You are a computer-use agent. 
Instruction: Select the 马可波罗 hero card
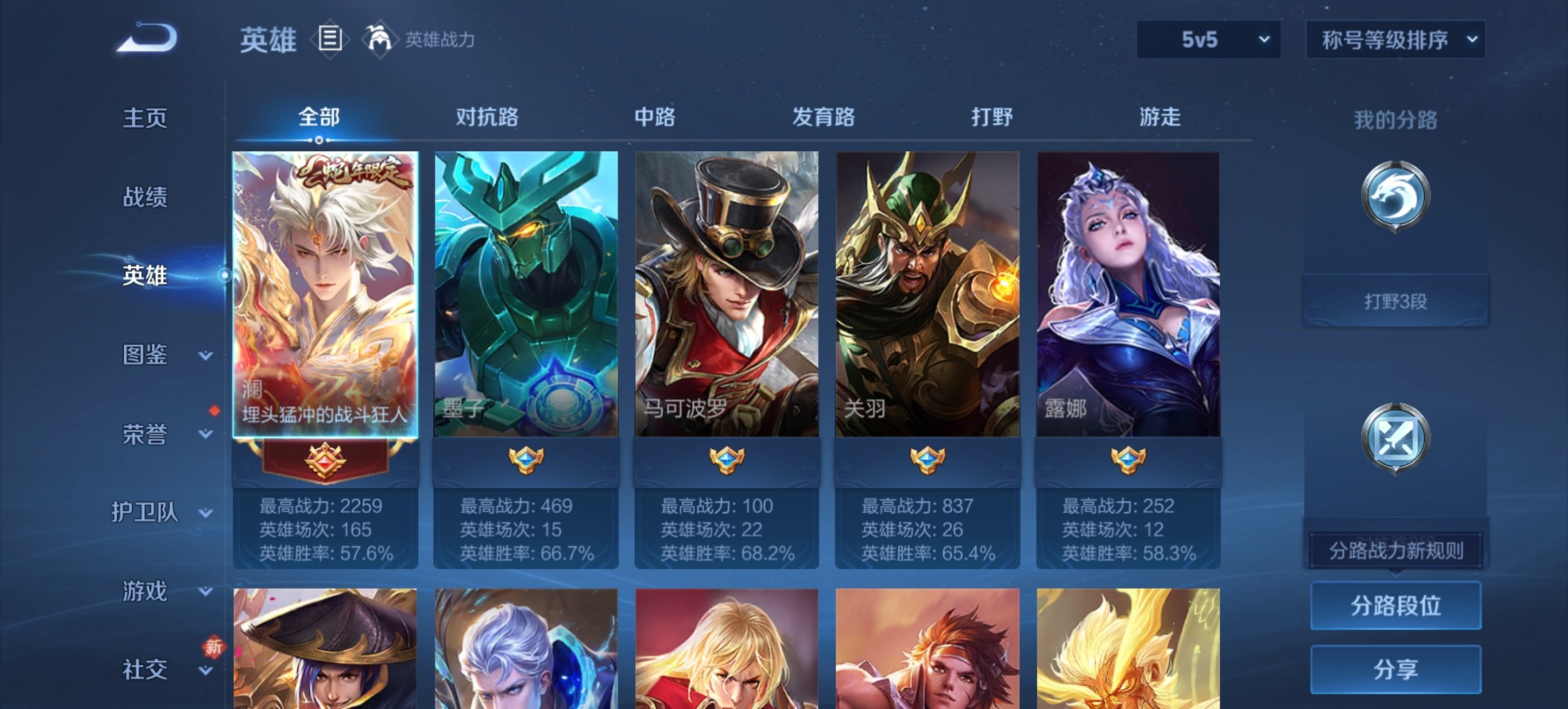725,294
